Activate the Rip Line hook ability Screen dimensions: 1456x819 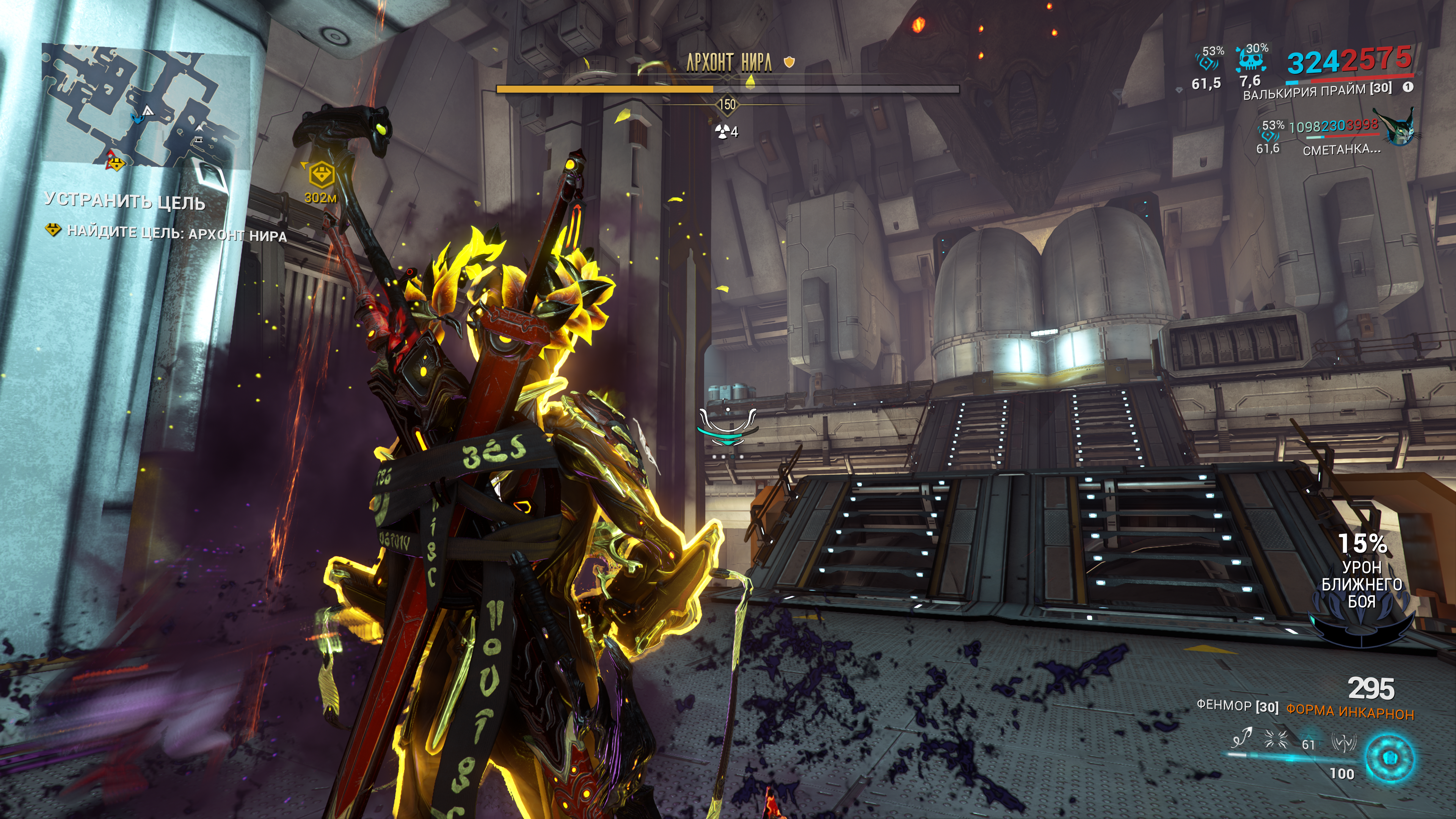[1242, 739]
